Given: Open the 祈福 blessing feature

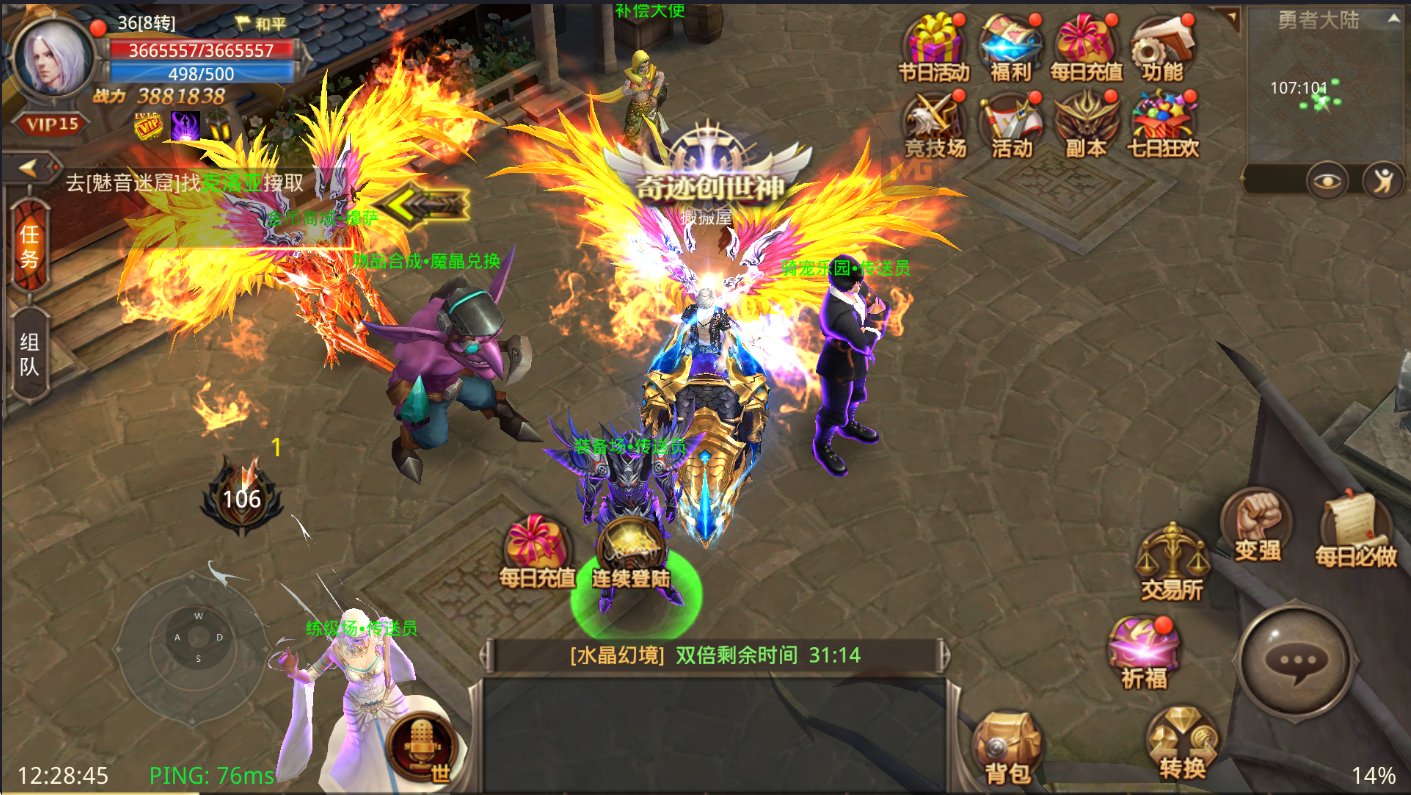Looking at the screenshot, I should coord(1144,652).
